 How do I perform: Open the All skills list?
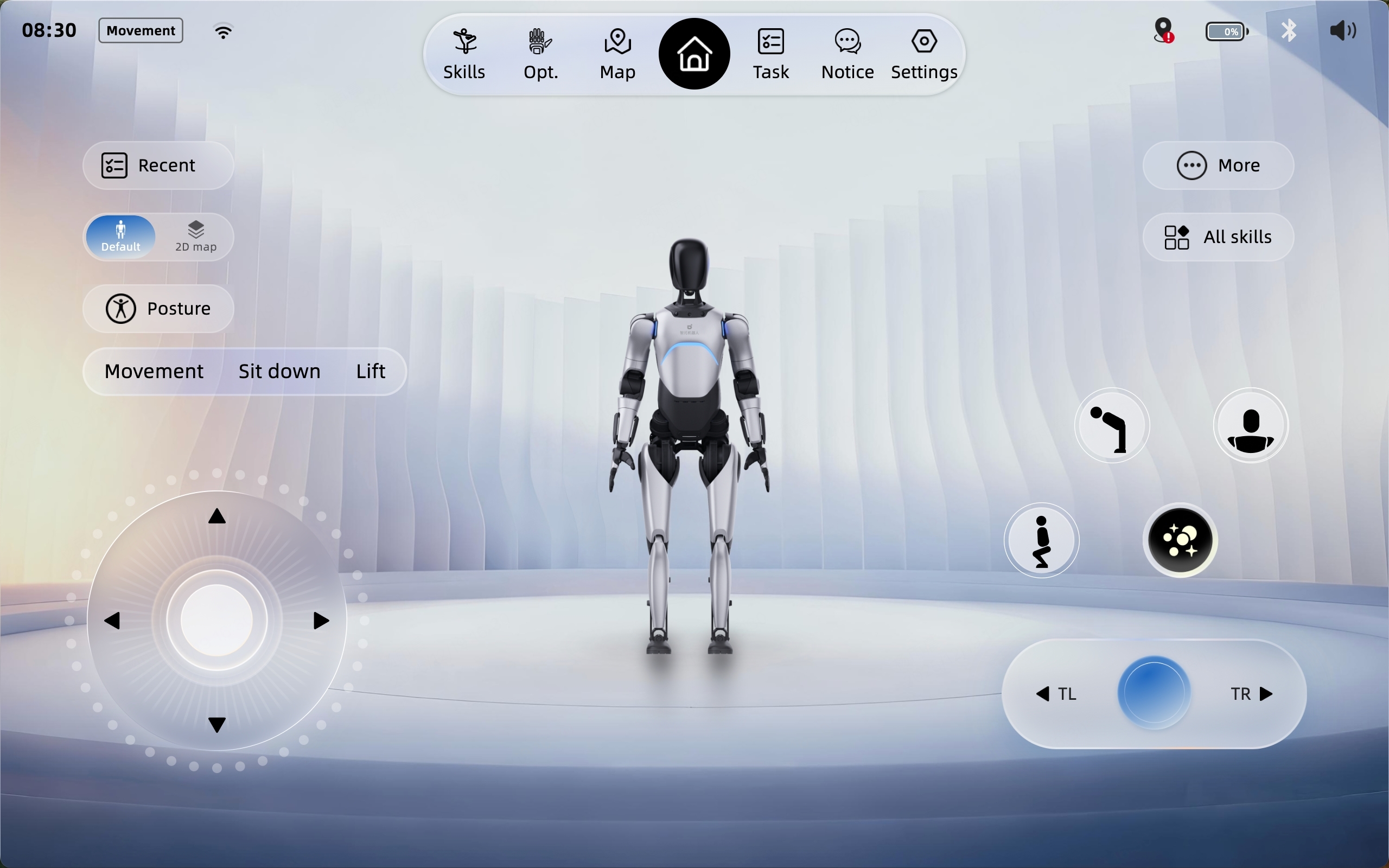point(1217,237)
